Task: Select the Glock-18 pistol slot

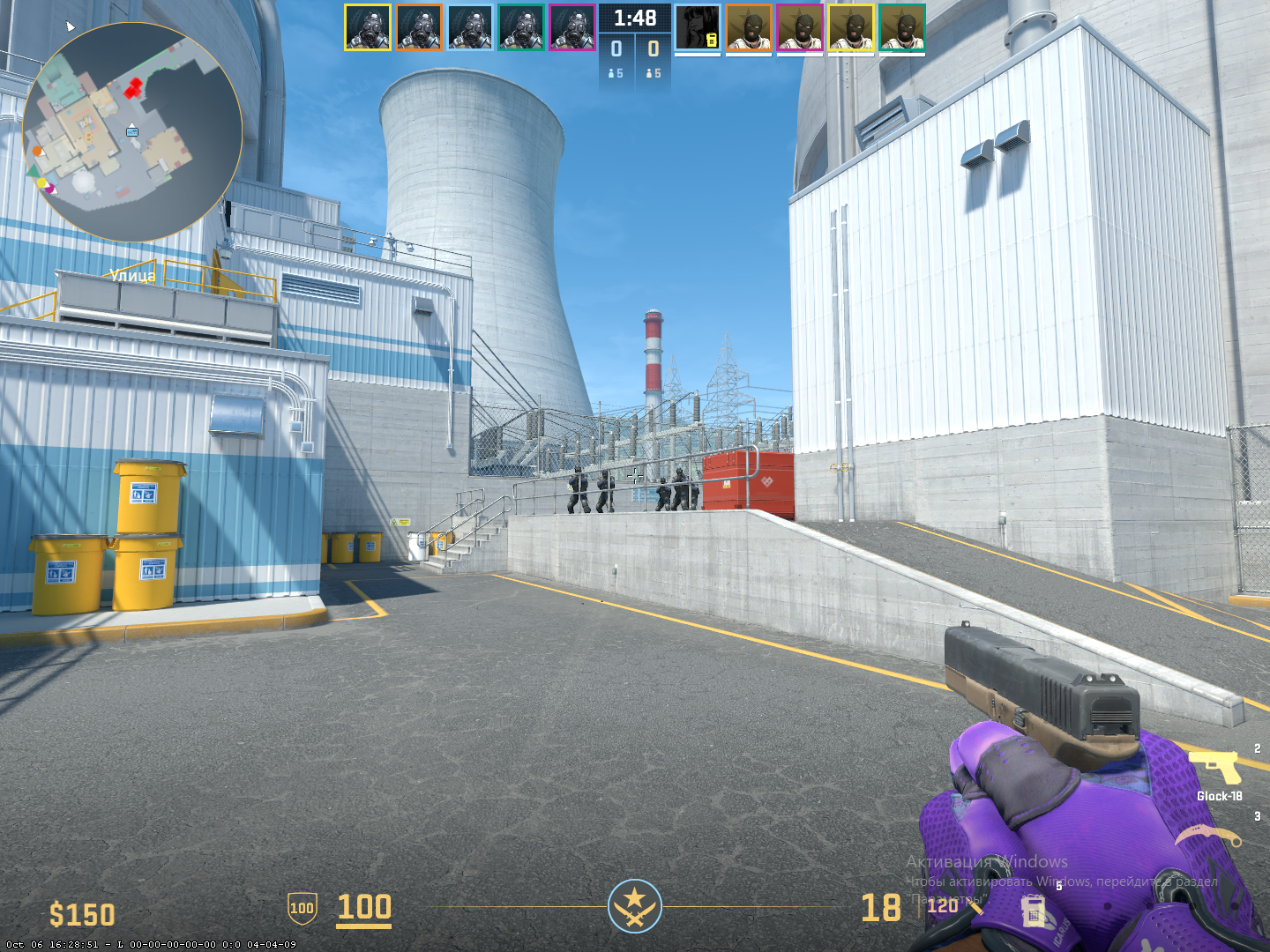Action: click(x=1217, y=769)
